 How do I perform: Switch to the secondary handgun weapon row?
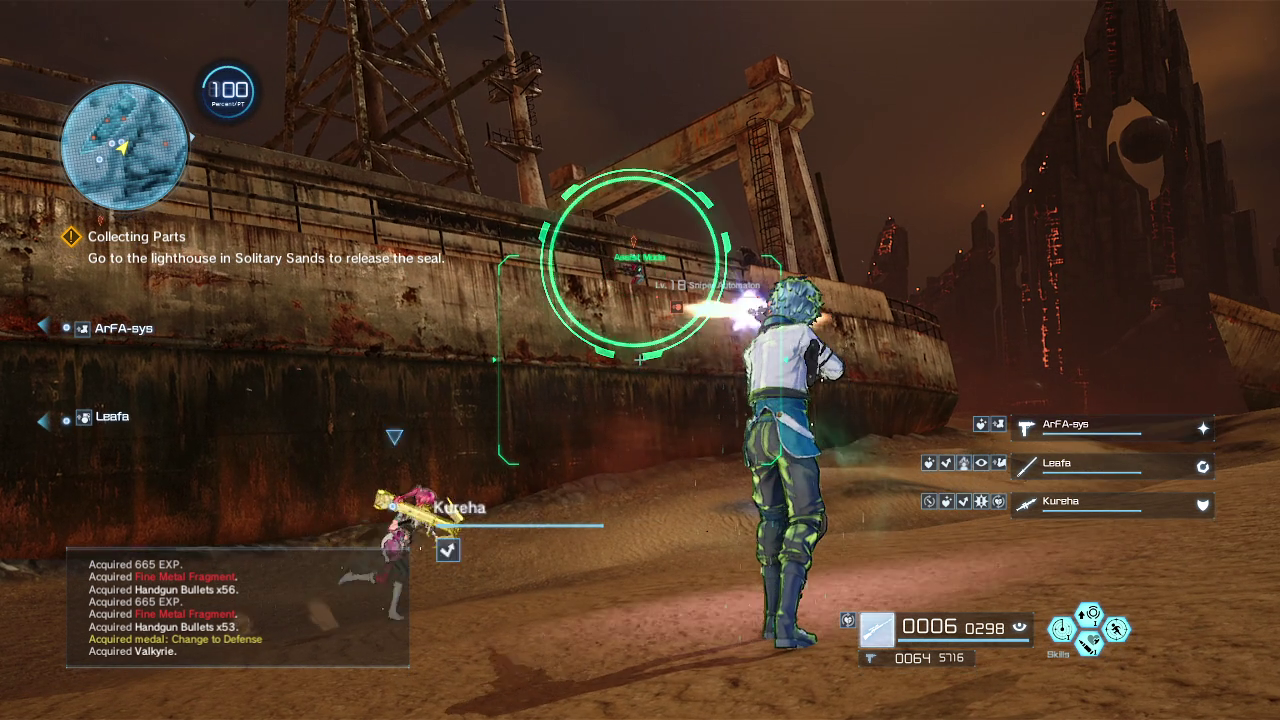click(917, 658)
